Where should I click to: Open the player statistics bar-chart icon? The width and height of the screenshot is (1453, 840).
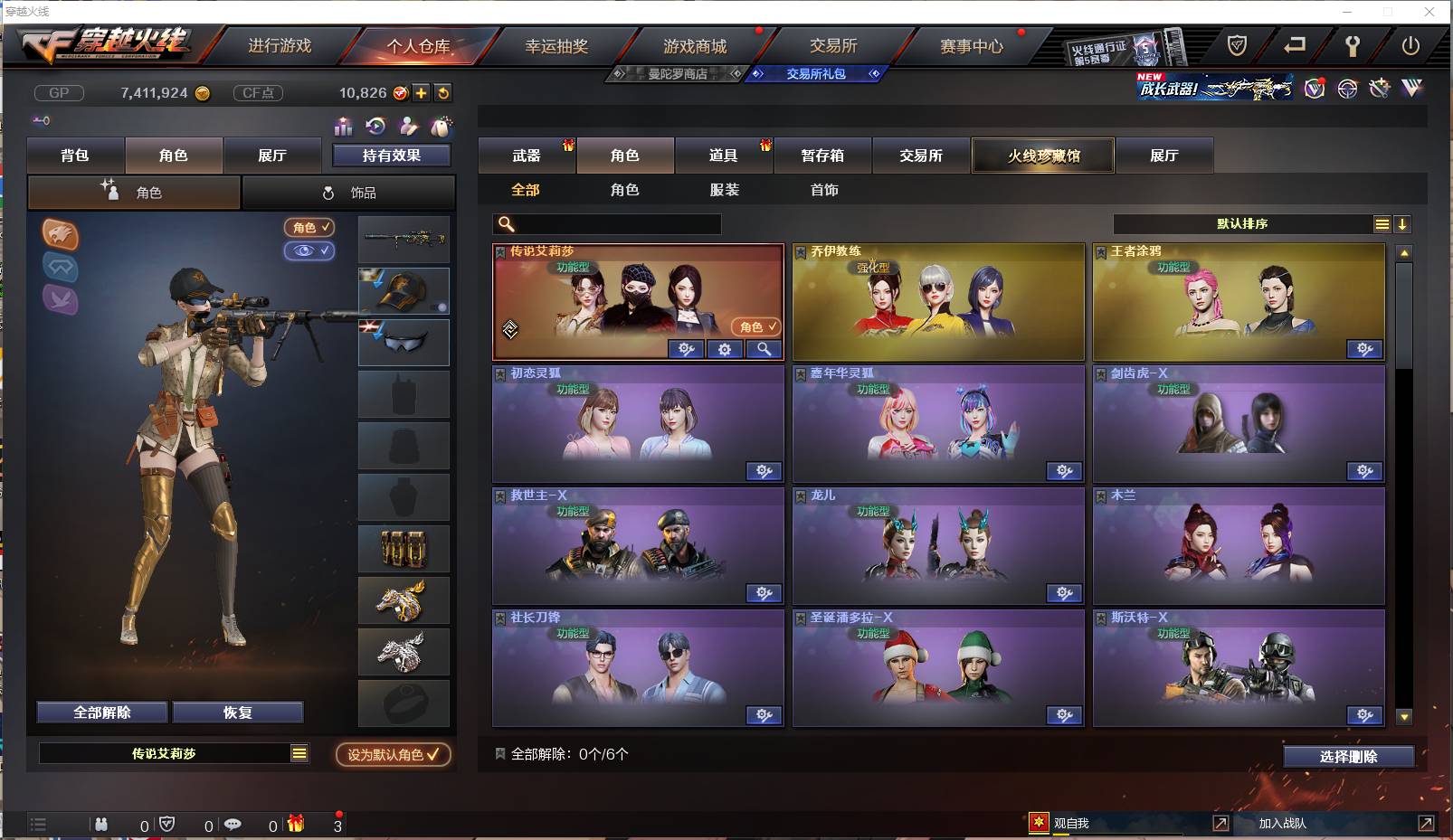[x=343, y=127]
